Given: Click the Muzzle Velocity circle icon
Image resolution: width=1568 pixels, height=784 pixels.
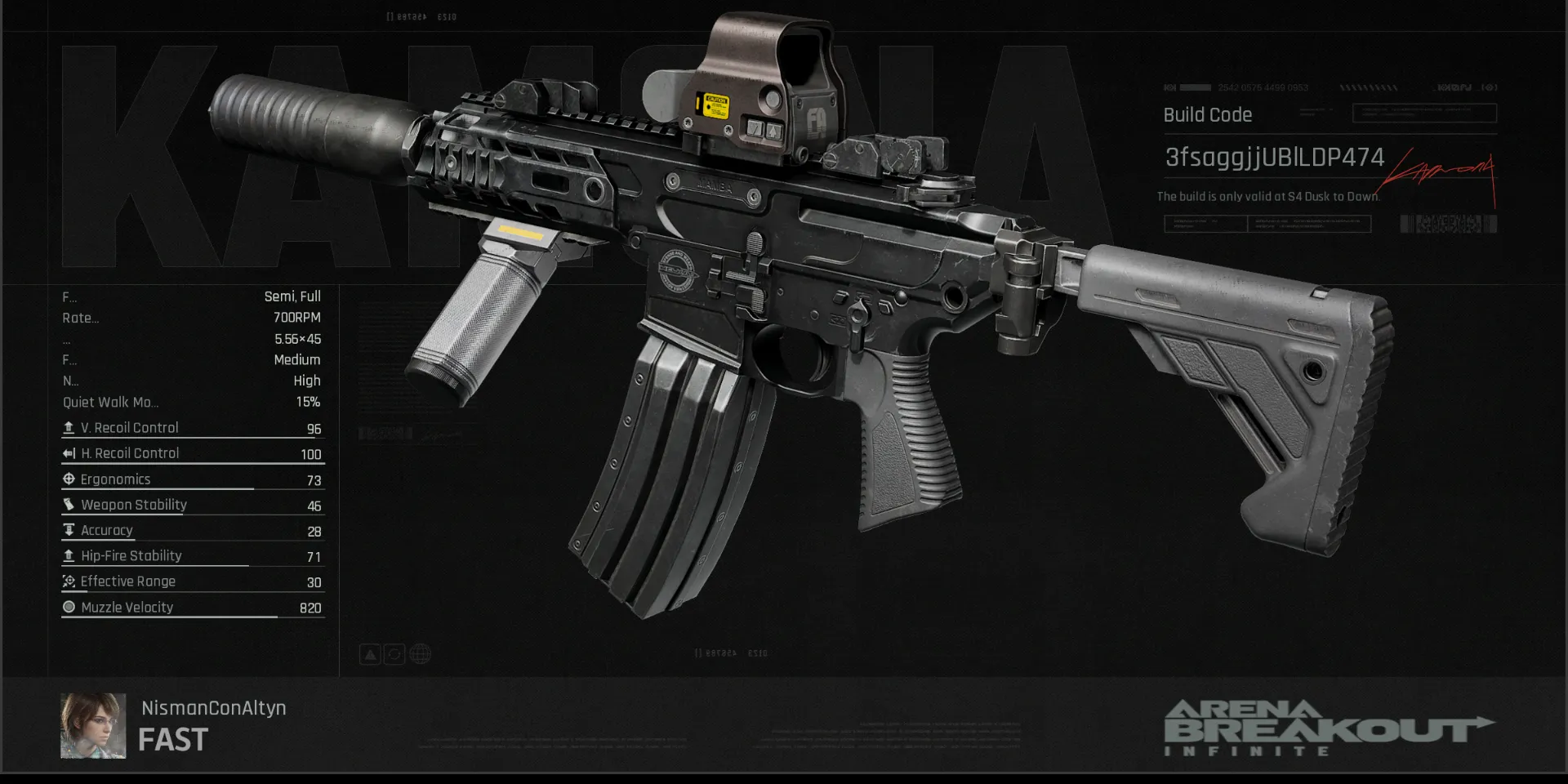Looking at the screenshot, I should [x=69, y=607].
